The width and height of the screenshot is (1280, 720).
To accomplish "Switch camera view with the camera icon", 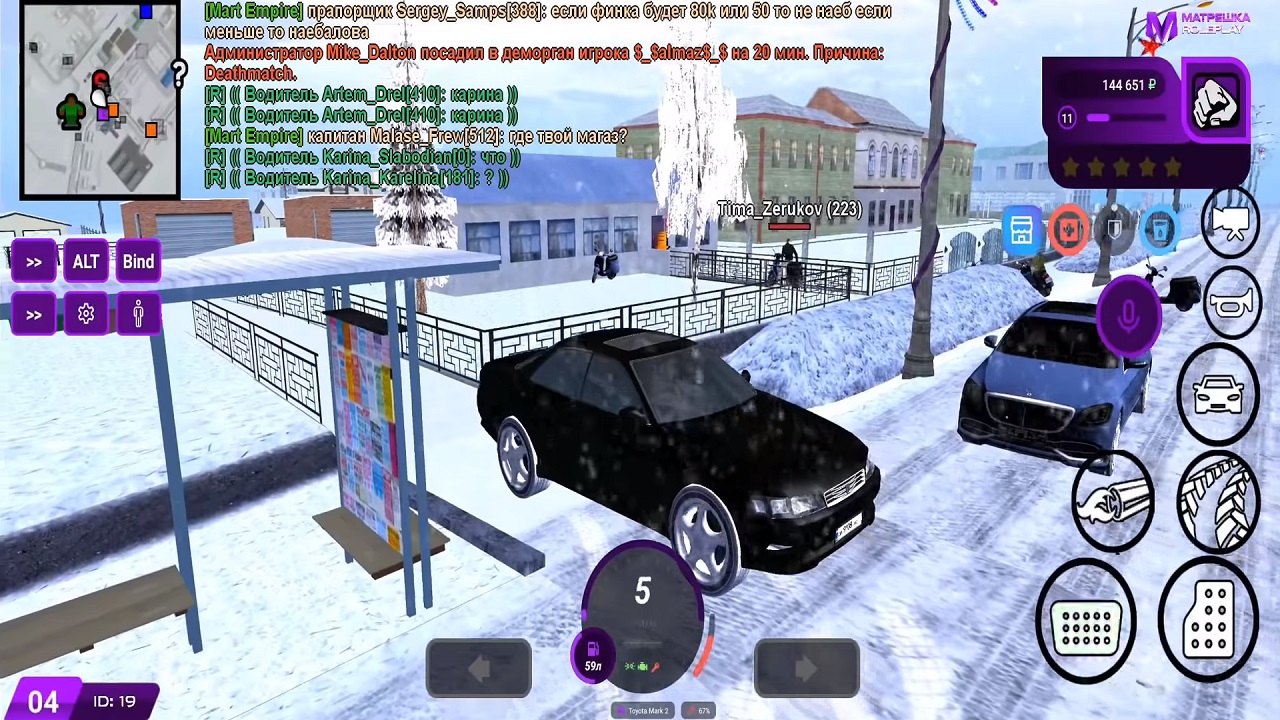I will (1230, 224).
